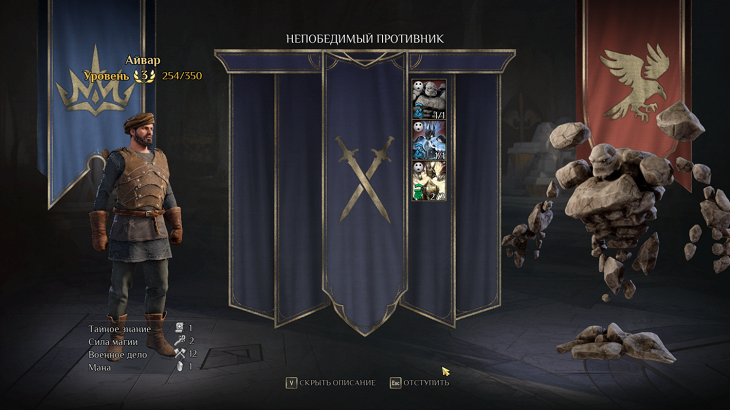Choose «Отступить» to retreat
Image resolution: width=730 pixels, height=410 pixels.
[419, 382]
